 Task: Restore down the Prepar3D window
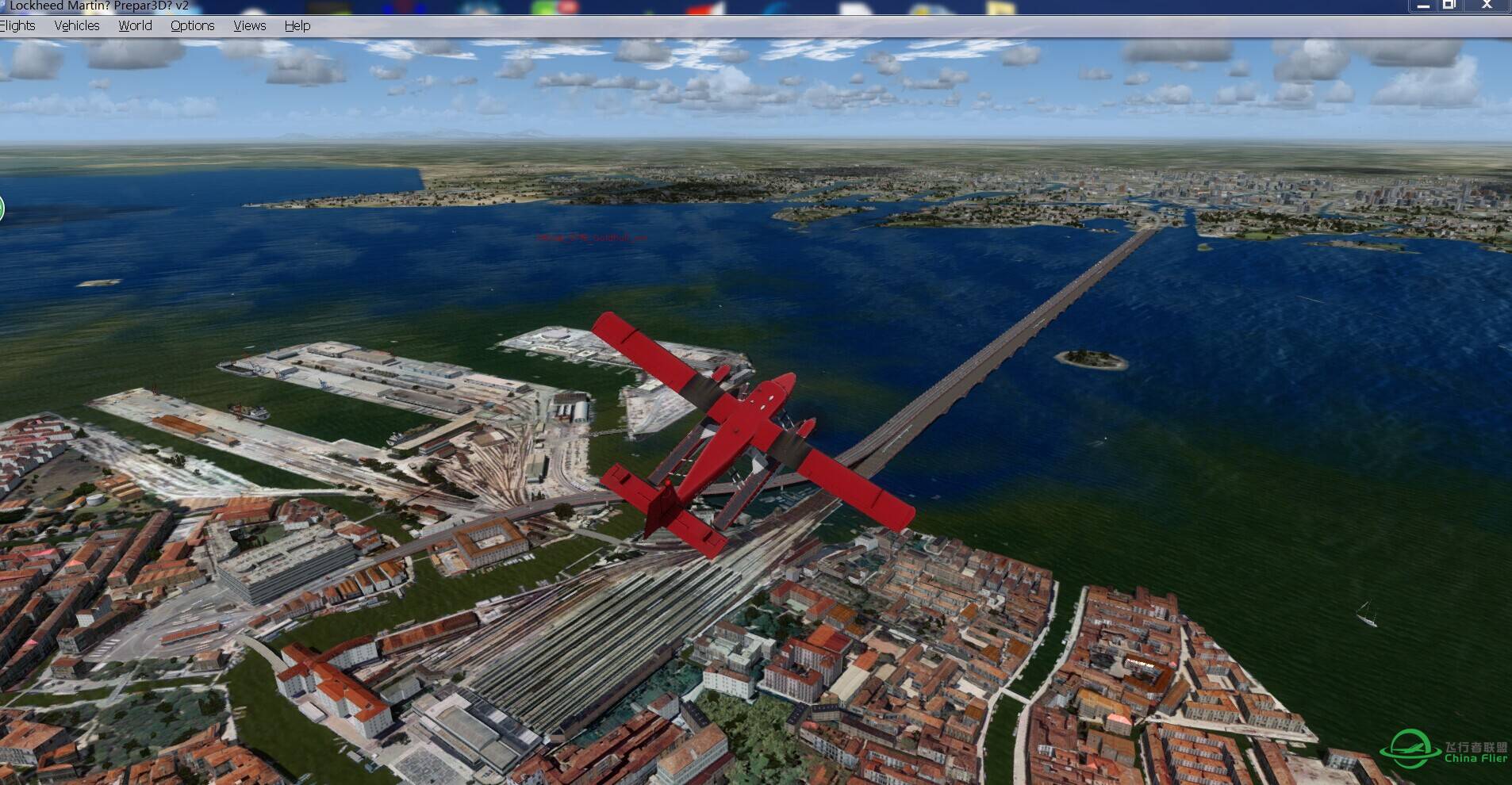[x=1449, y=5]
